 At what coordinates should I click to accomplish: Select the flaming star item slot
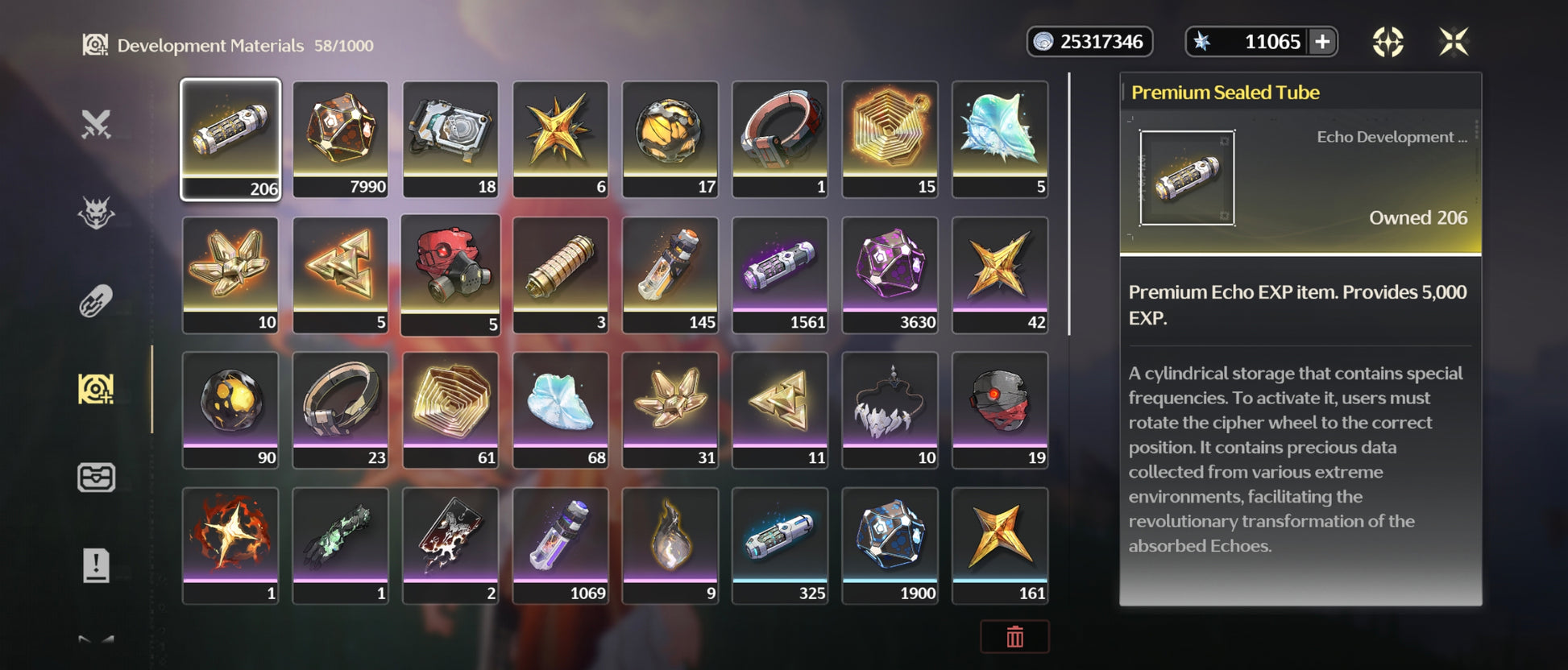230,544
